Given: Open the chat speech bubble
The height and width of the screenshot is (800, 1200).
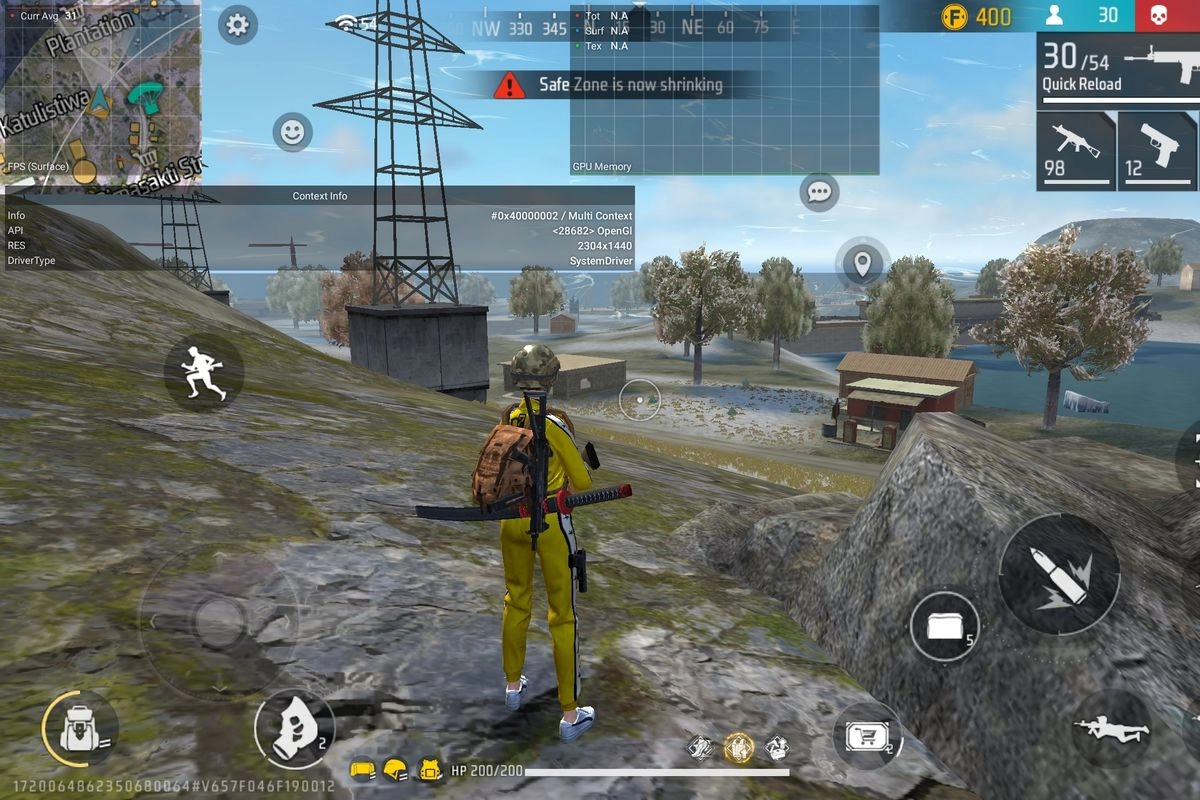Looking at the screenshot, I should [x=819, y=191].
